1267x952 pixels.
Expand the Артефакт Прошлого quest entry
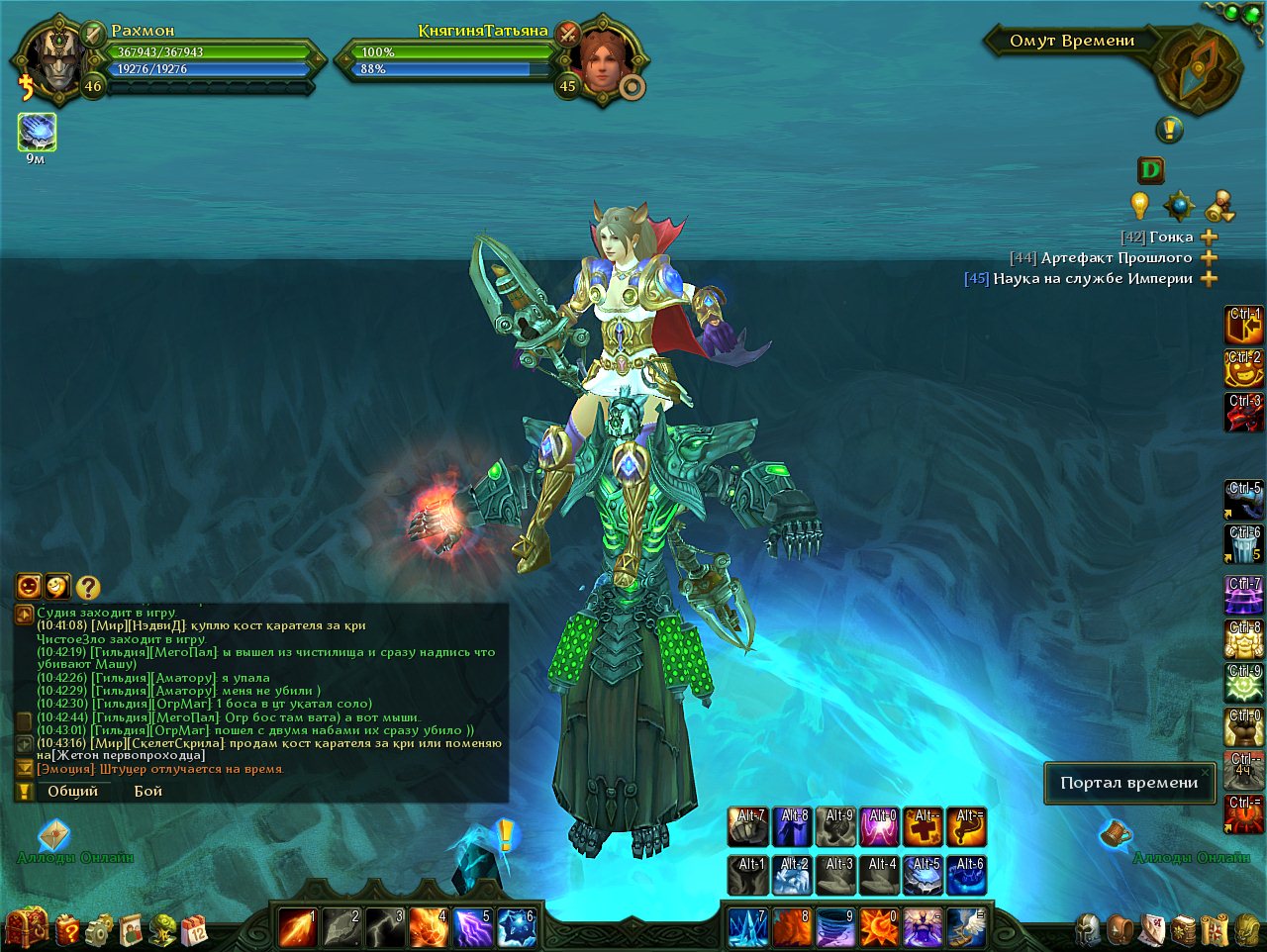pyautogui.click(x=1209, y=258)
